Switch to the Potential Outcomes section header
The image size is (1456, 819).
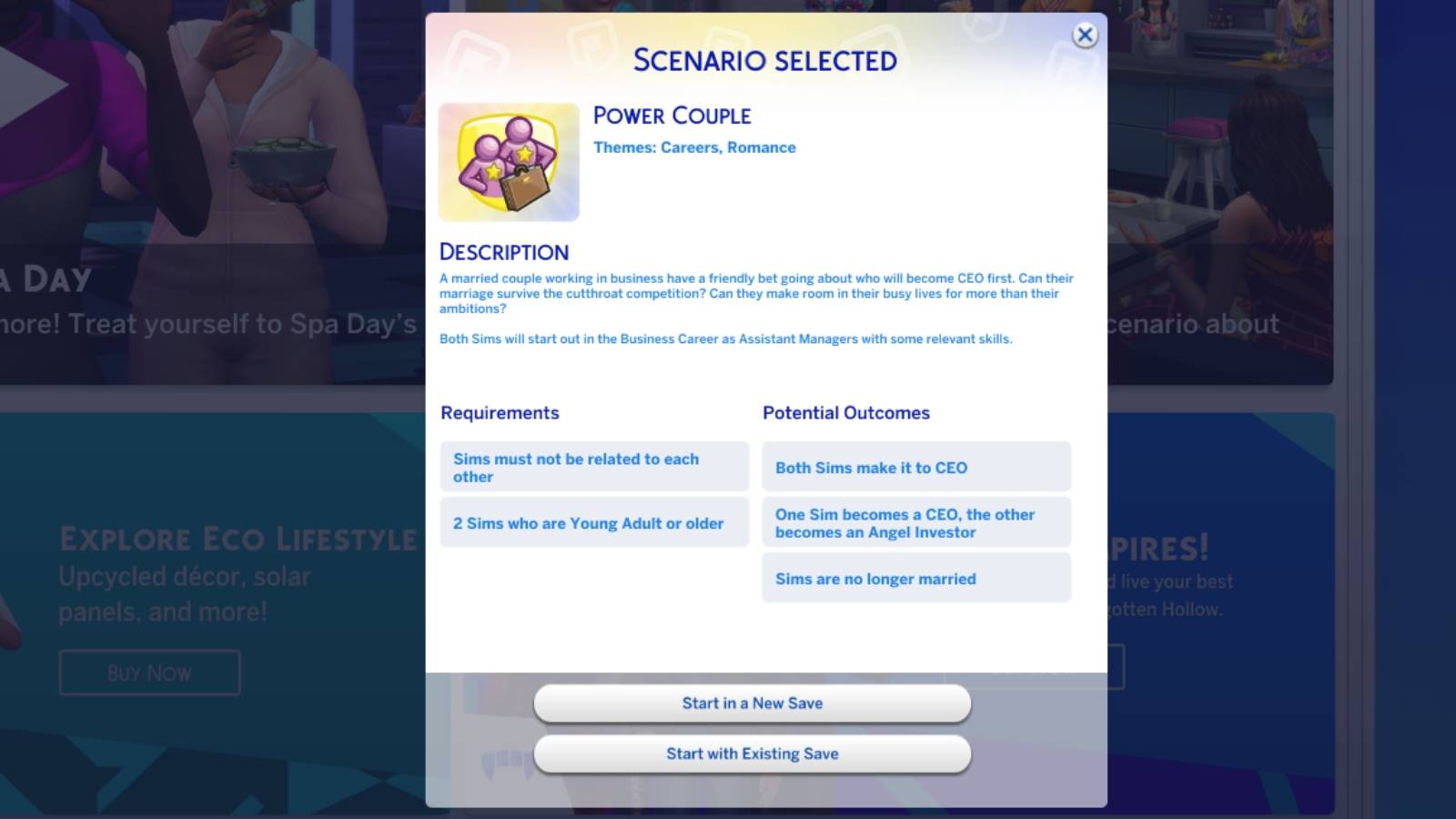pyautogui.click(x=846, y=412)
